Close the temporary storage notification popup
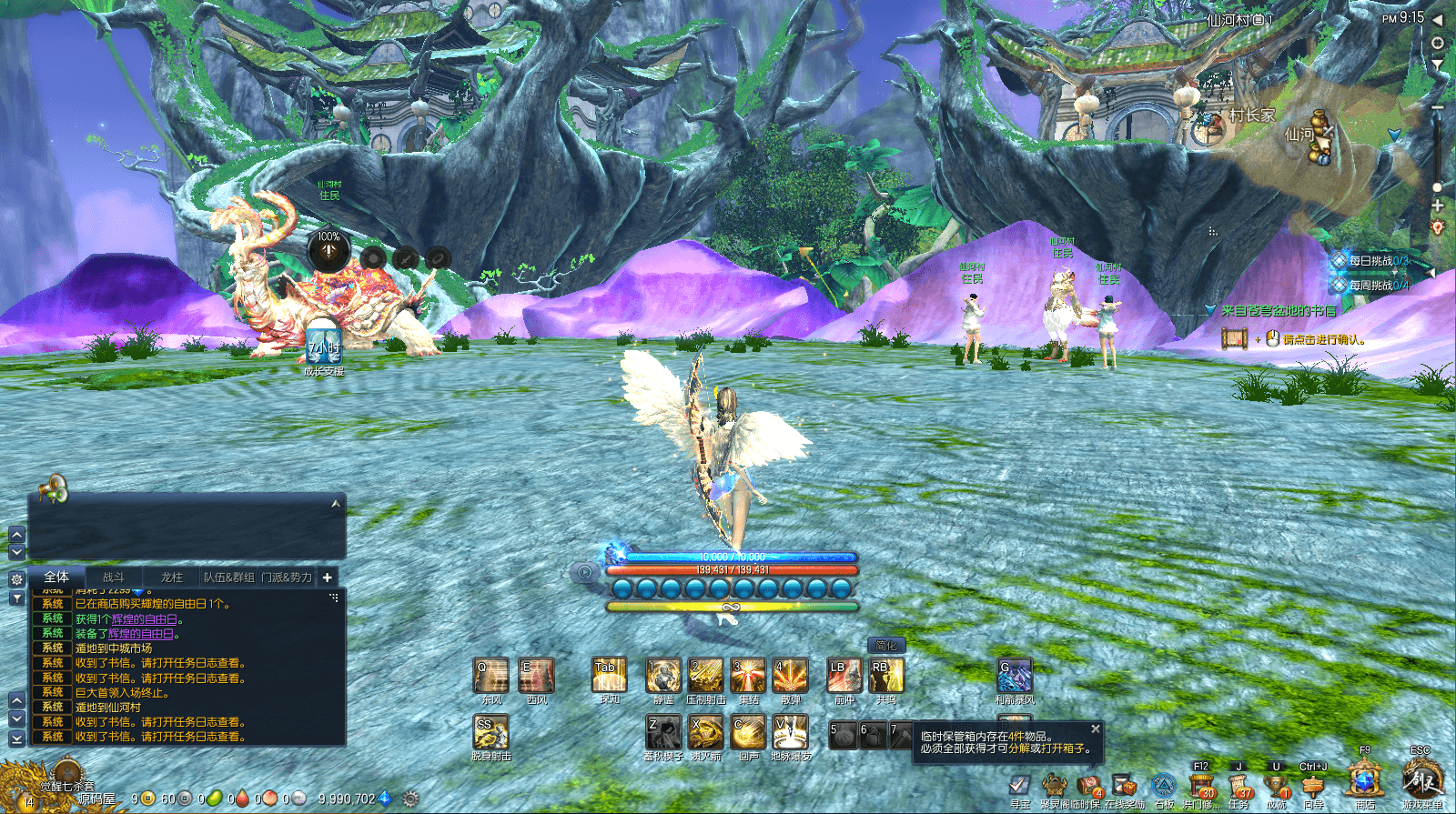 pyautogui.click(x=1096, y=729)
